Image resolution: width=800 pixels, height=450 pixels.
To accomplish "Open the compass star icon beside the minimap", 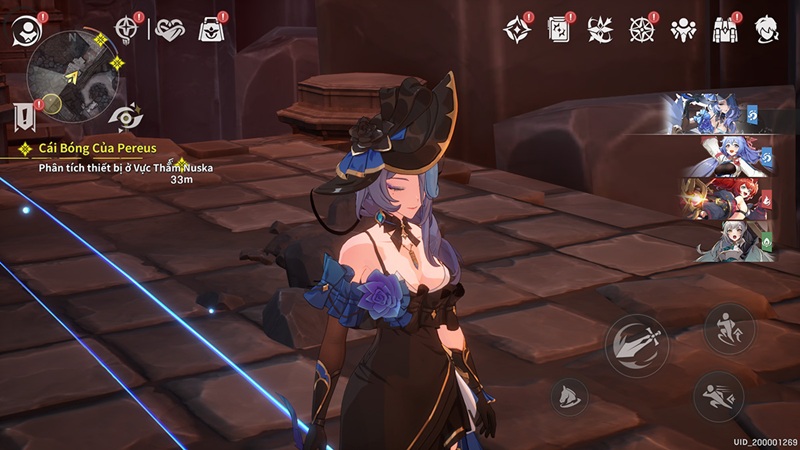I will 126,28.
